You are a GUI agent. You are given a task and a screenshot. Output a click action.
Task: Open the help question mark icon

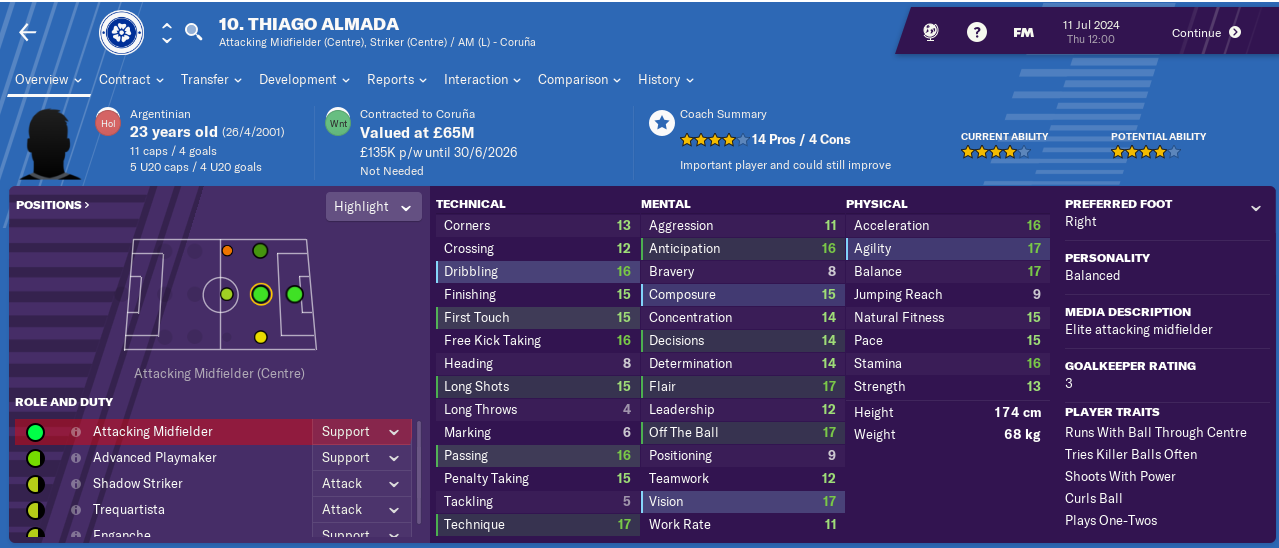click(977, 33)
